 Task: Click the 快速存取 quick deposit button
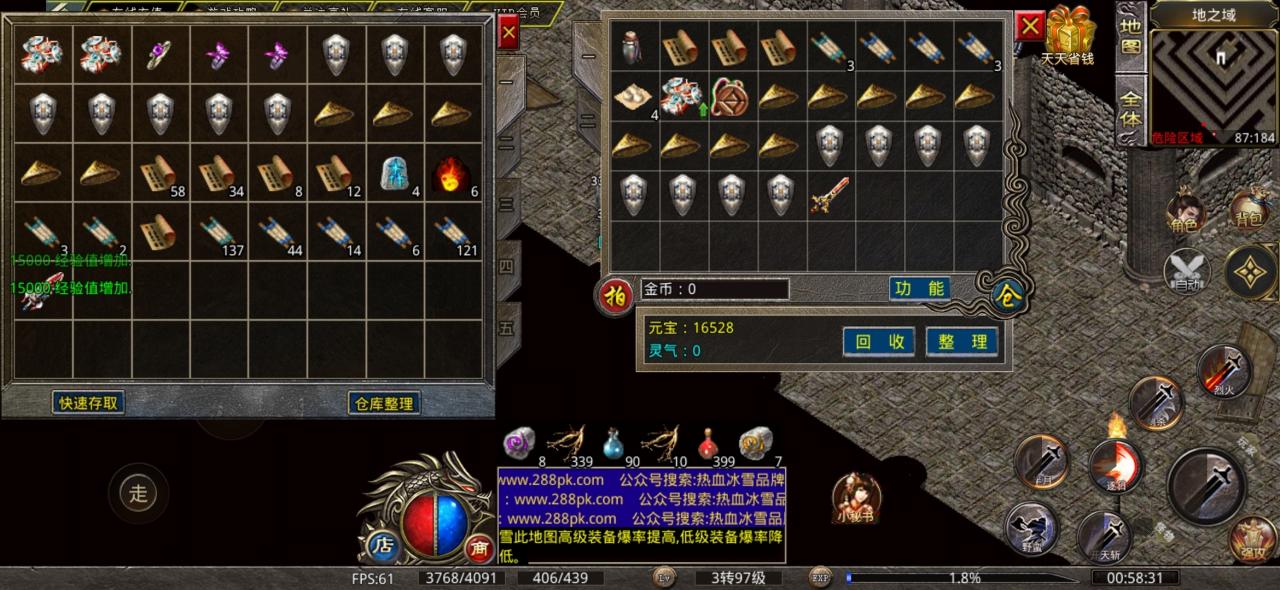point(89,403)
